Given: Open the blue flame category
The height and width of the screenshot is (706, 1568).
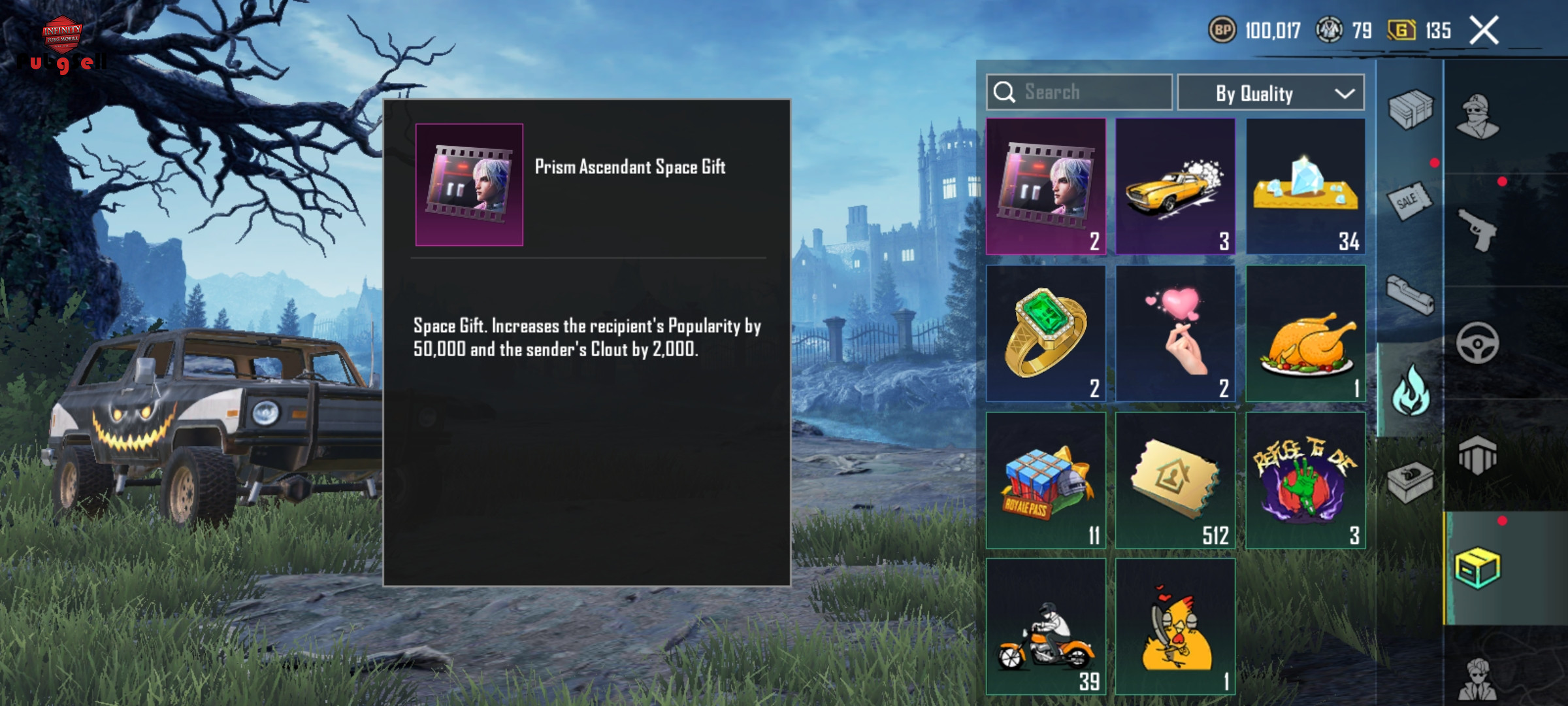Looking at the screenshot, I should (x=1410, y=391).
